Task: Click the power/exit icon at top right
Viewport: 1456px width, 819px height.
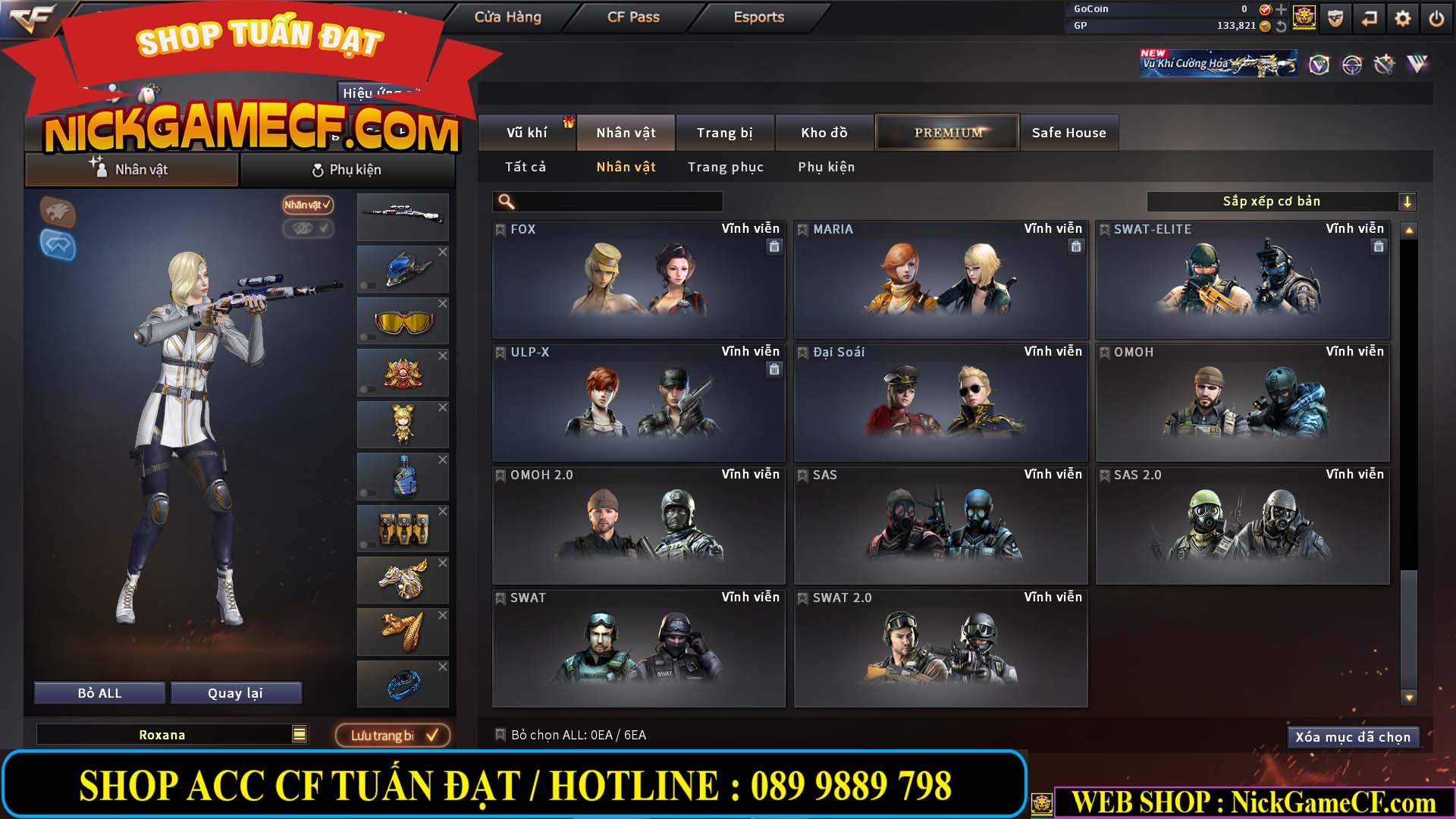Action: pos(1436,18)
